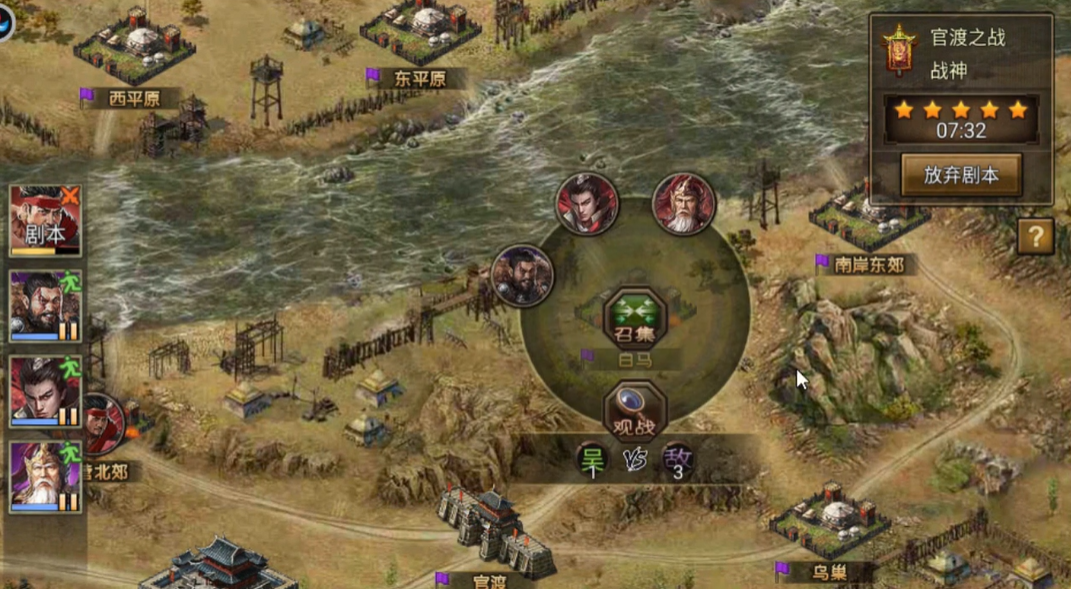Click the 放弃剧本 (abandon scenario) button
Screen dimensions: 1071x589
point(960,175)
